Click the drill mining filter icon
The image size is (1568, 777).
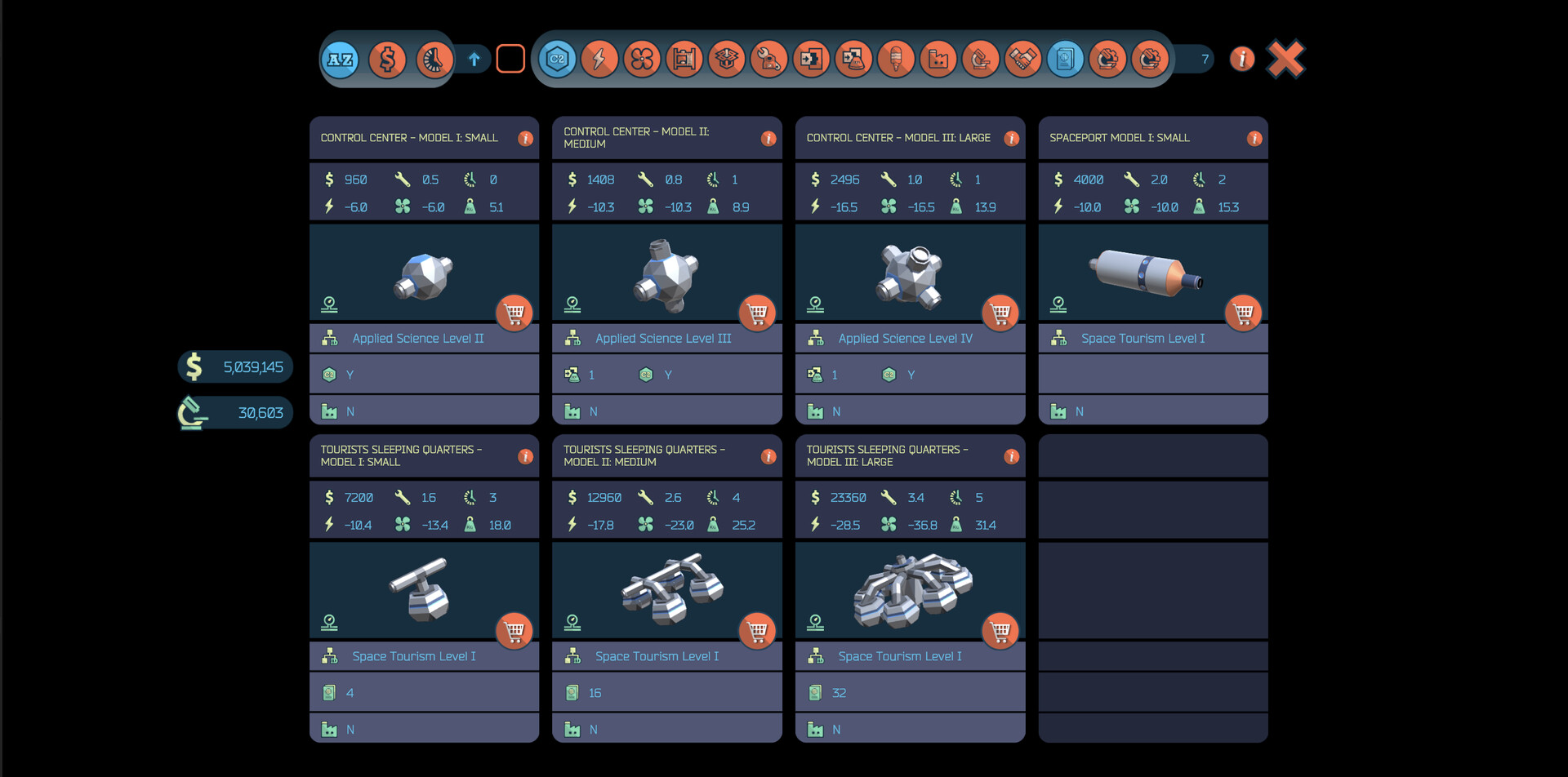pyautogui.click(x=896, y=59)
